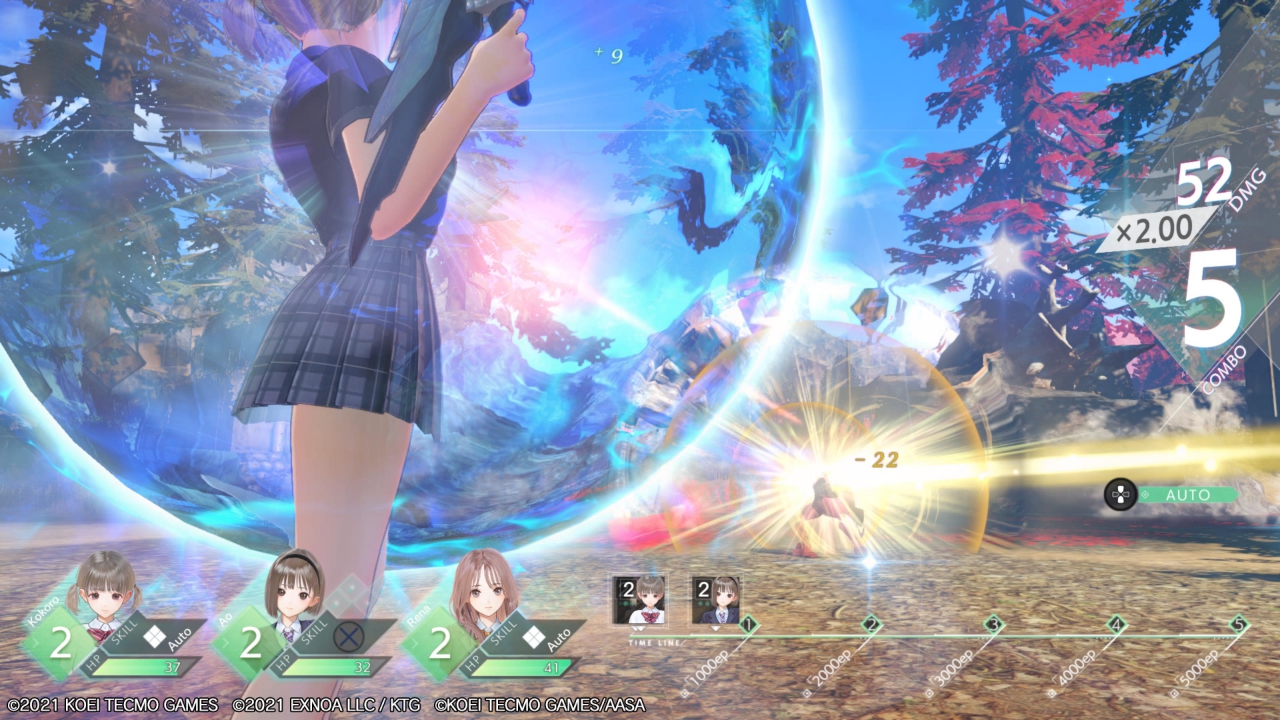
Task: Click the red-bow girl portrait on the timeline
Action: point(639,600)
